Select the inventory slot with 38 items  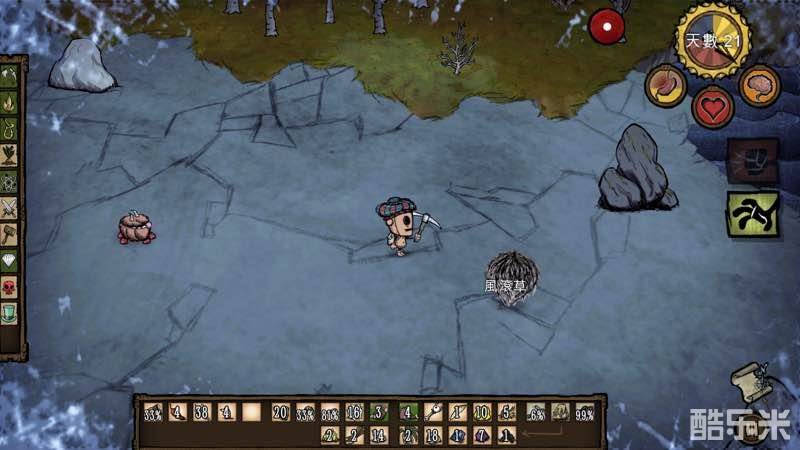pyautogui.click(x=202, y=411)
